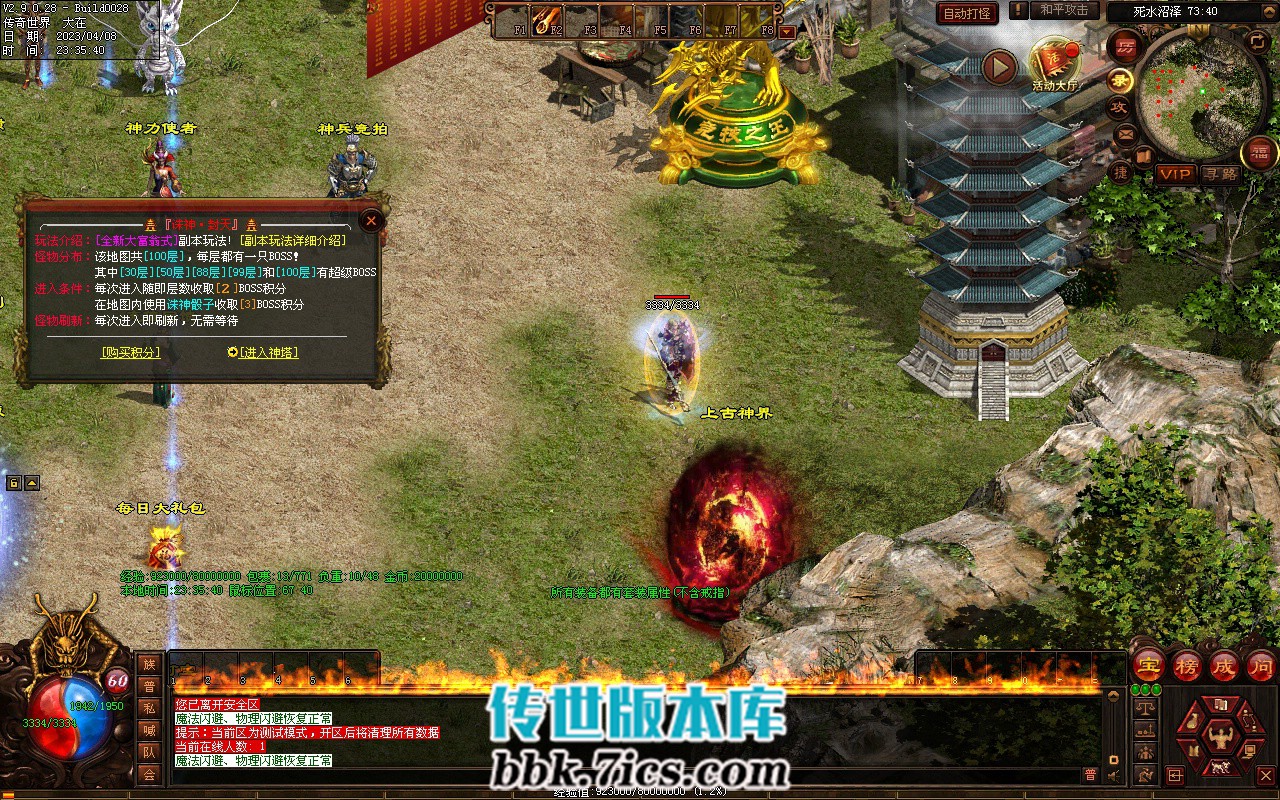This screenshot has height=800, width=1280.
Task: Activate the 寻路 pathfinding button
Action: click(1220, 174)
